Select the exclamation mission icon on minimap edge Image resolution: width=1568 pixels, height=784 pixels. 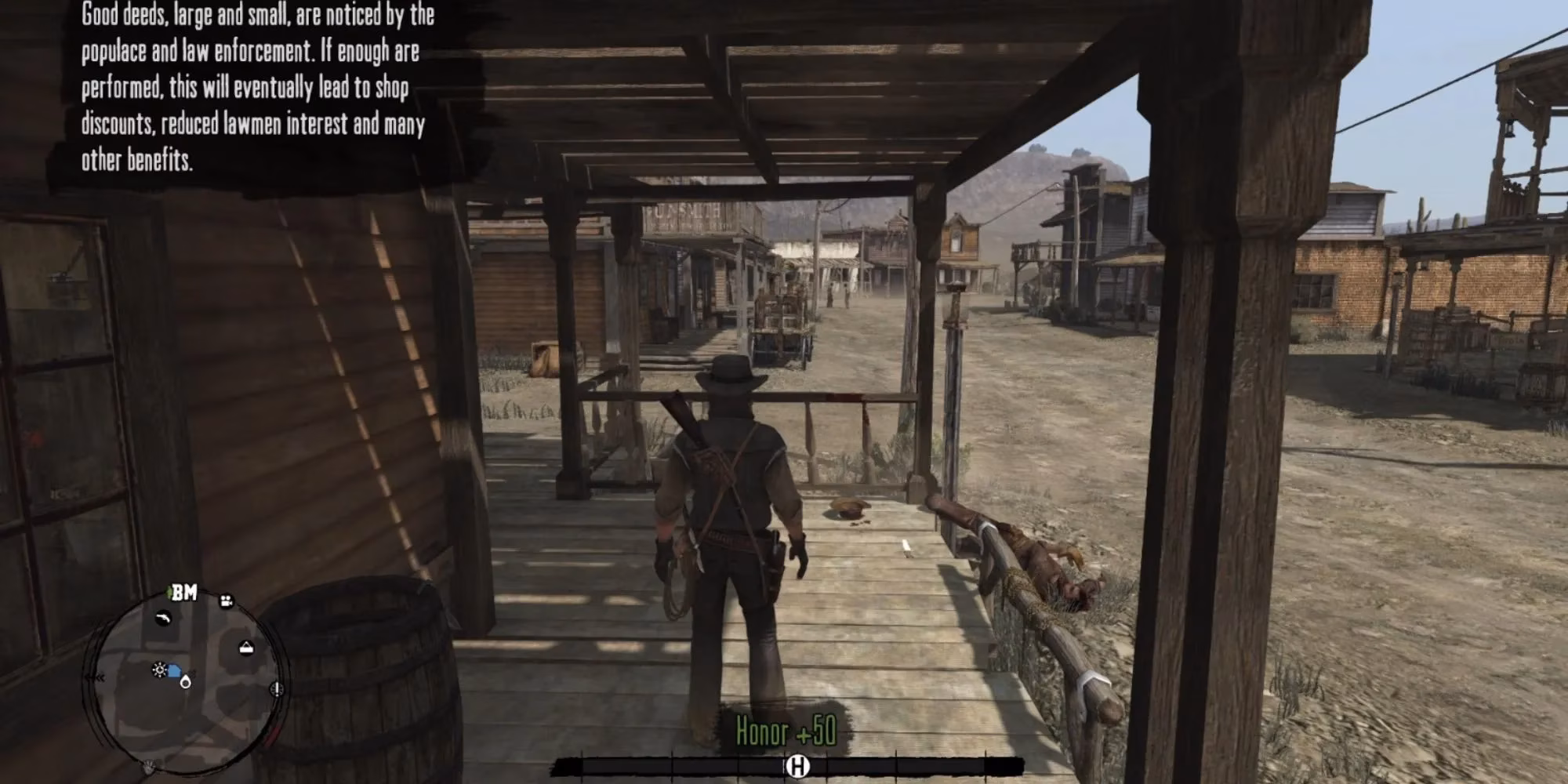pyautogui.click(x=276, y=690)
